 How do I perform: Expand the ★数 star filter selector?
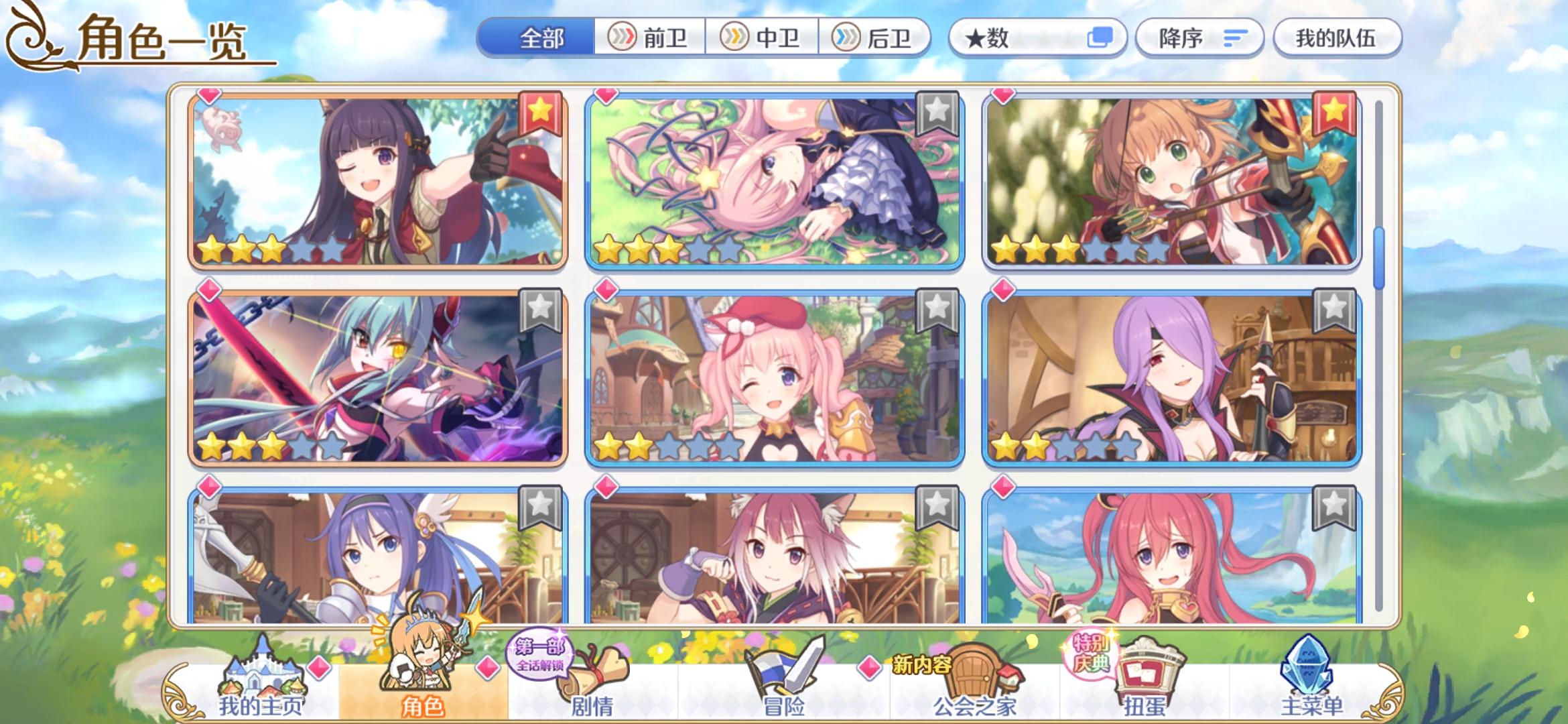pos(1034,38)
